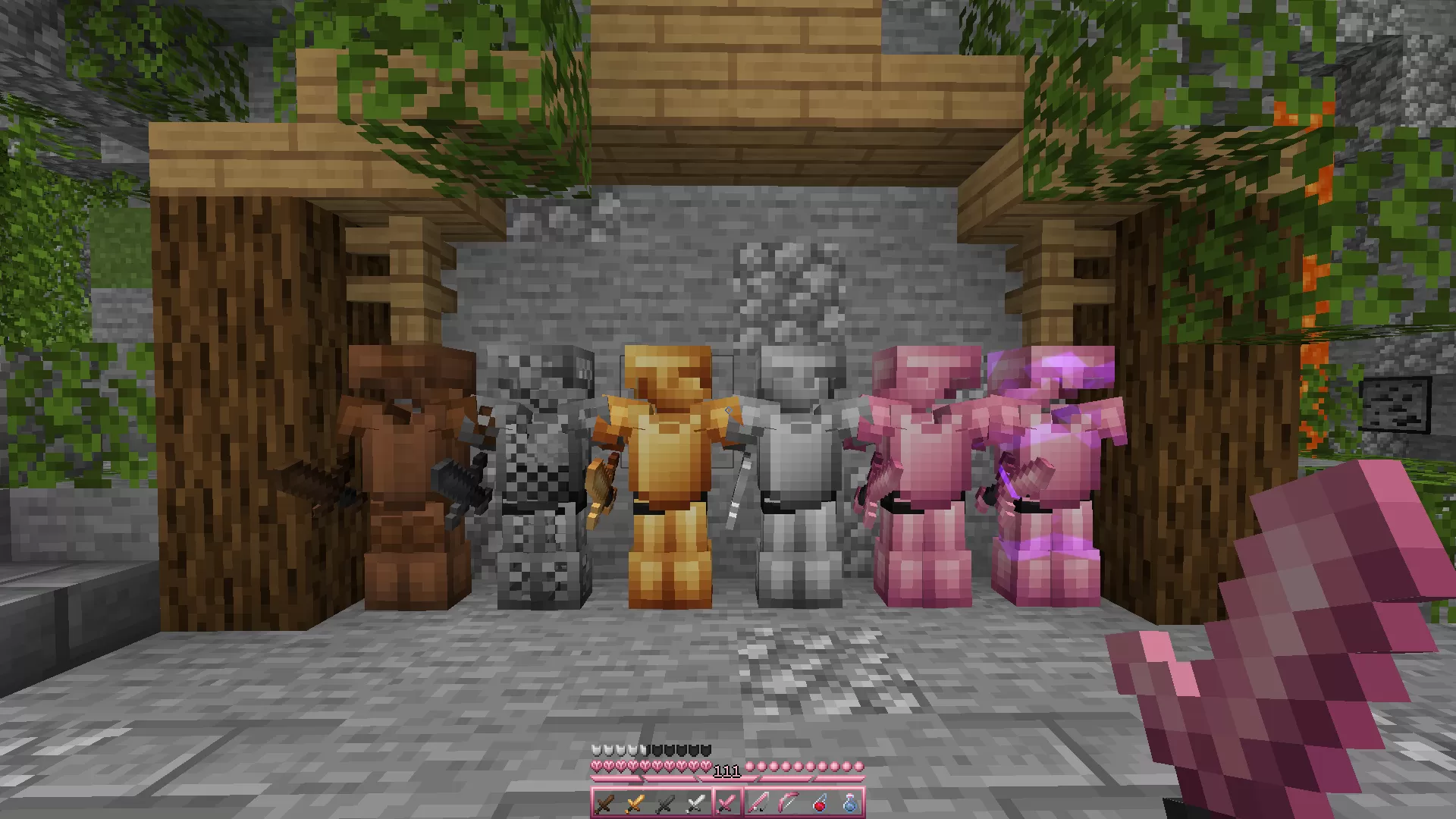Click the experience level number 111
This screenshot has height=819, width=1456.
726,773
